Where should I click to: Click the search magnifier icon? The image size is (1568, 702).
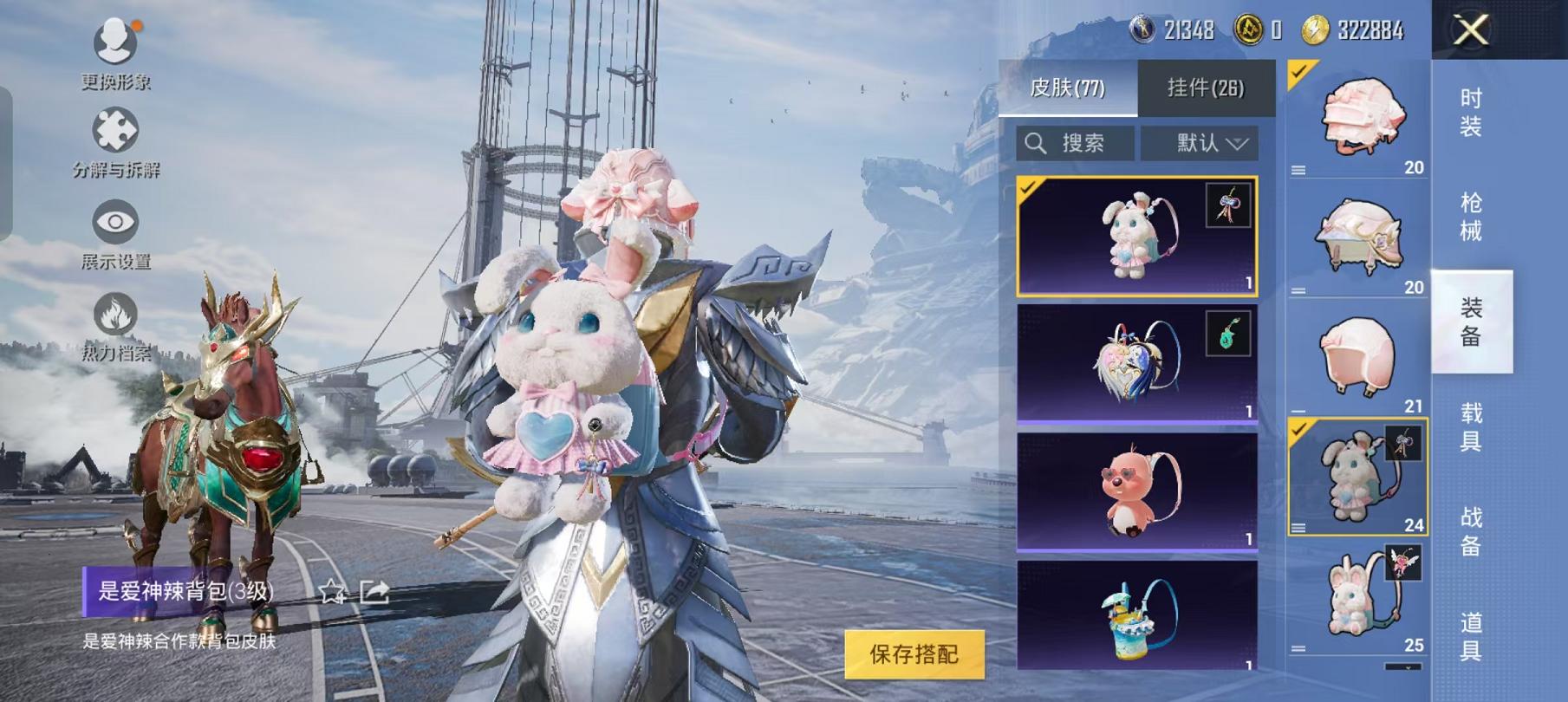(x=1035, y=143)
